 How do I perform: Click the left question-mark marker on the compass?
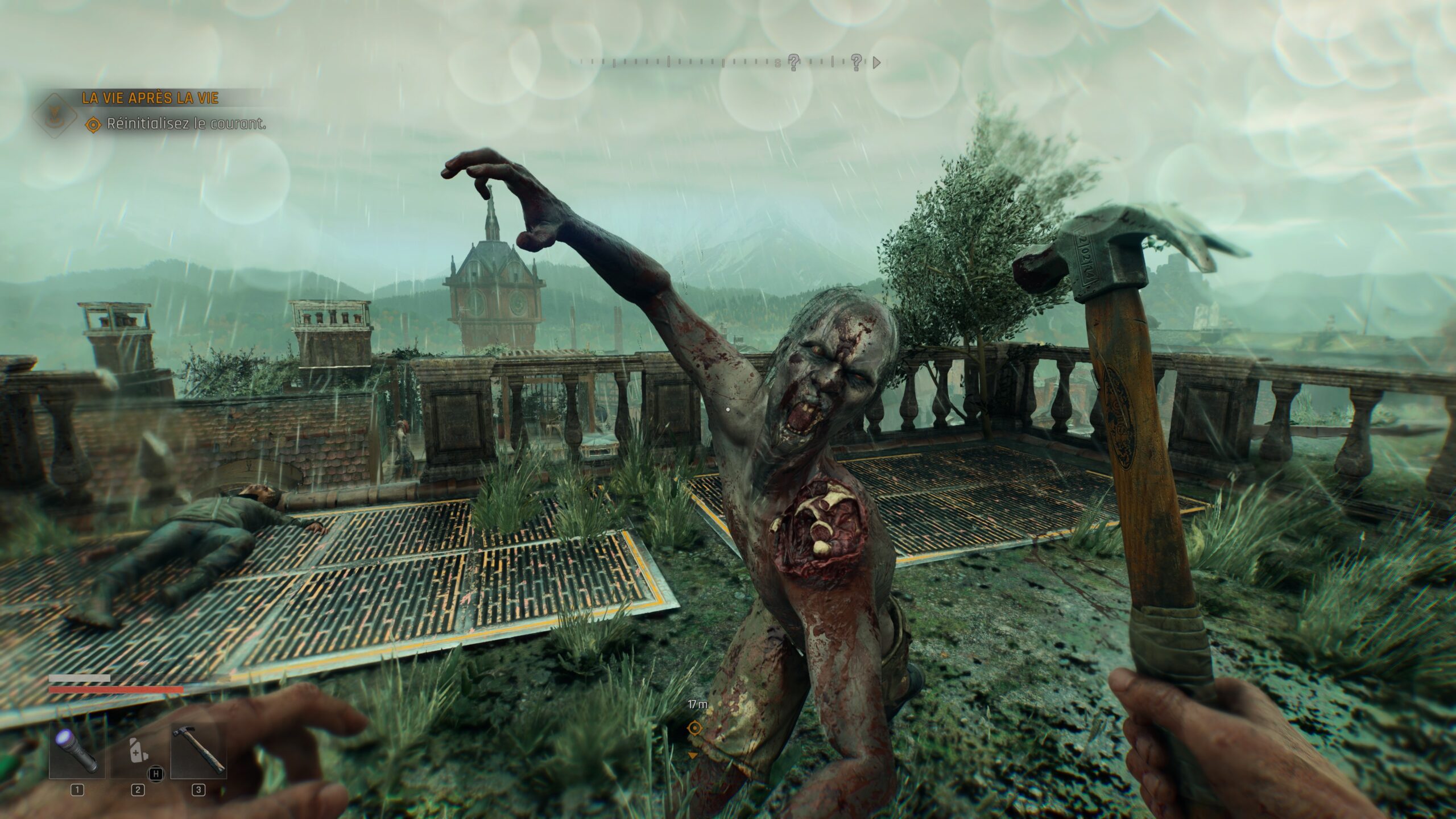click(x=795, y=62)
